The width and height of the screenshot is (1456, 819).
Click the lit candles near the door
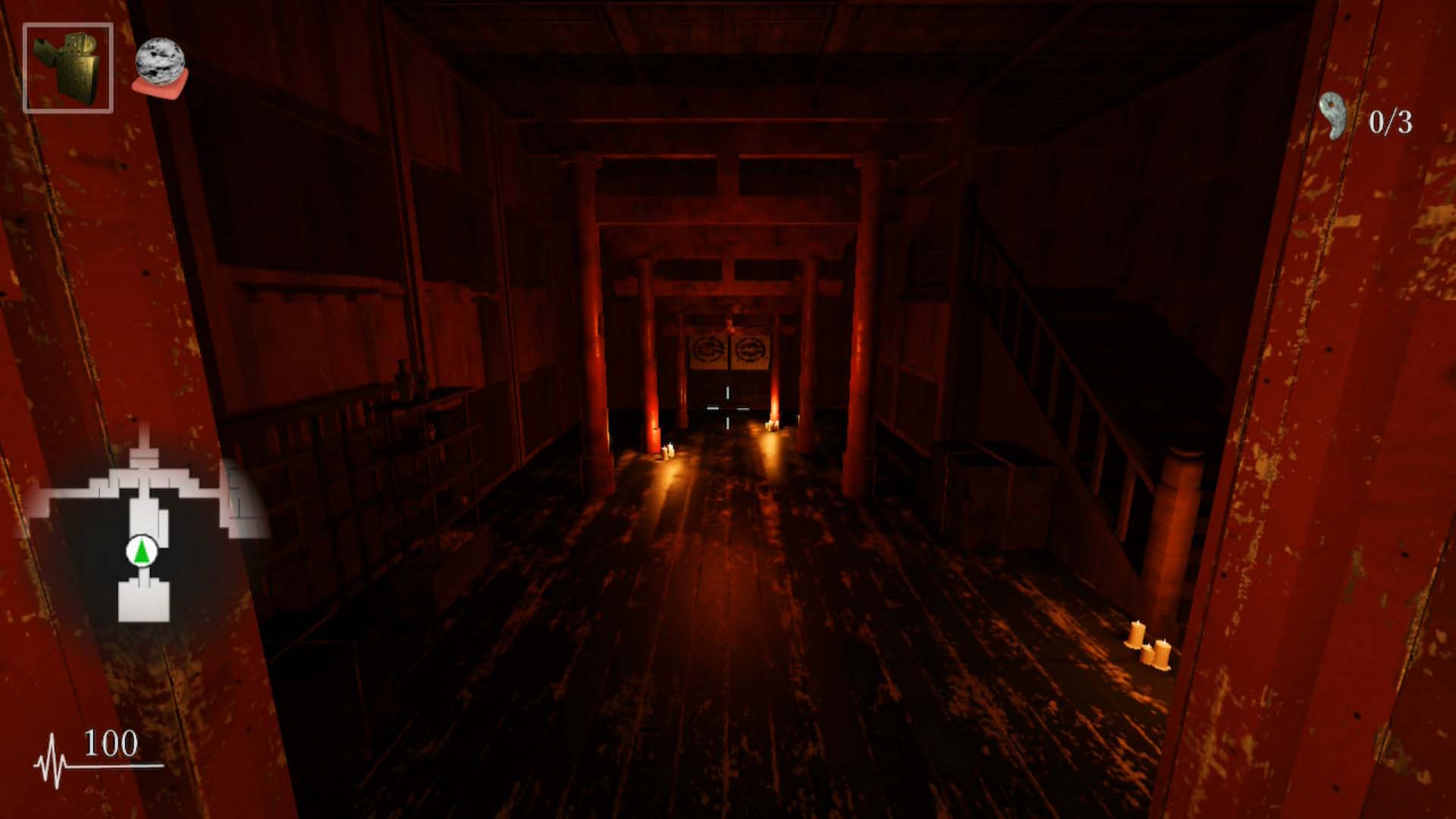771,425
